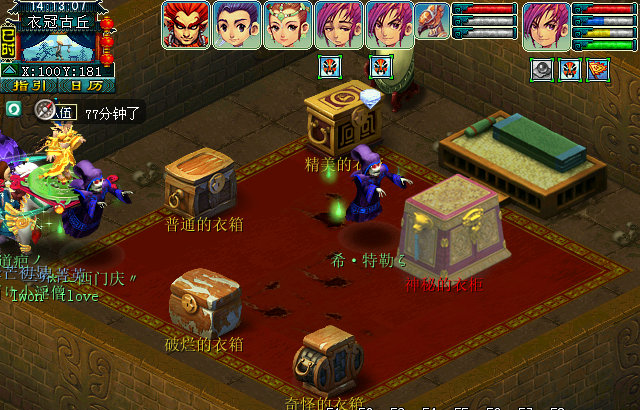
Task: Open the 日历 calendar button
Action: point(87,86)
